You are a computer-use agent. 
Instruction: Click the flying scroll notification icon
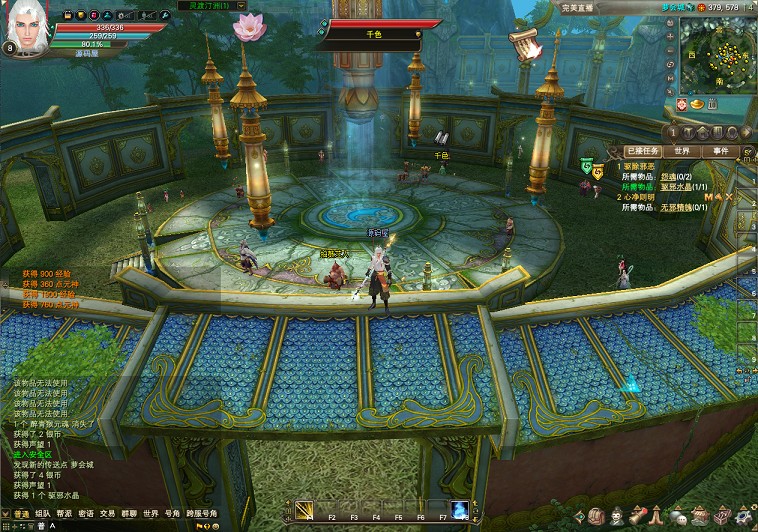pos(524,44)
